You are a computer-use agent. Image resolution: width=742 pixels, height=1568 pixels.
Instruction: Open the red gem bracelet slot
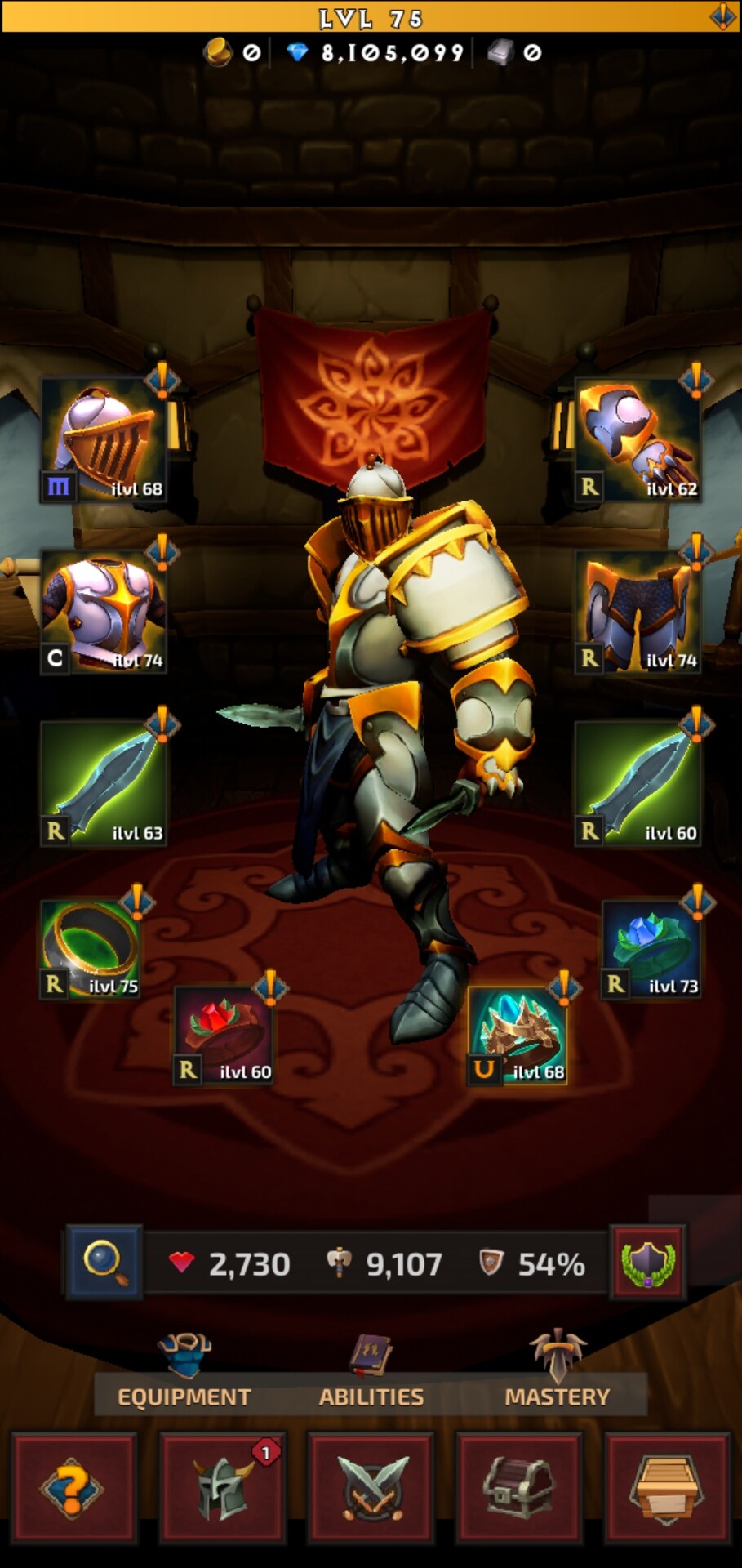224,1036
